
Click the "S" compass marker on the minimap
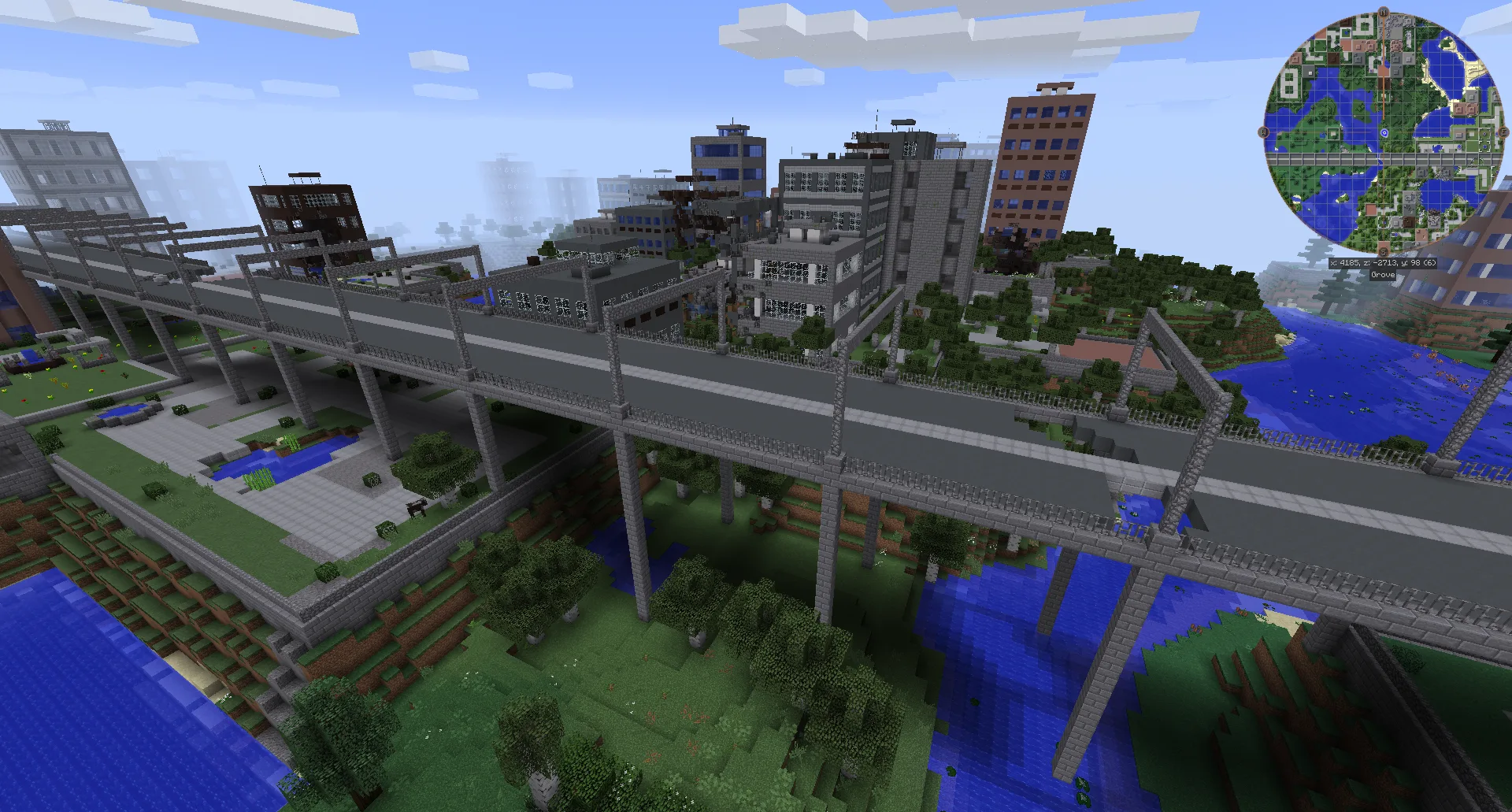(1383, 250)
